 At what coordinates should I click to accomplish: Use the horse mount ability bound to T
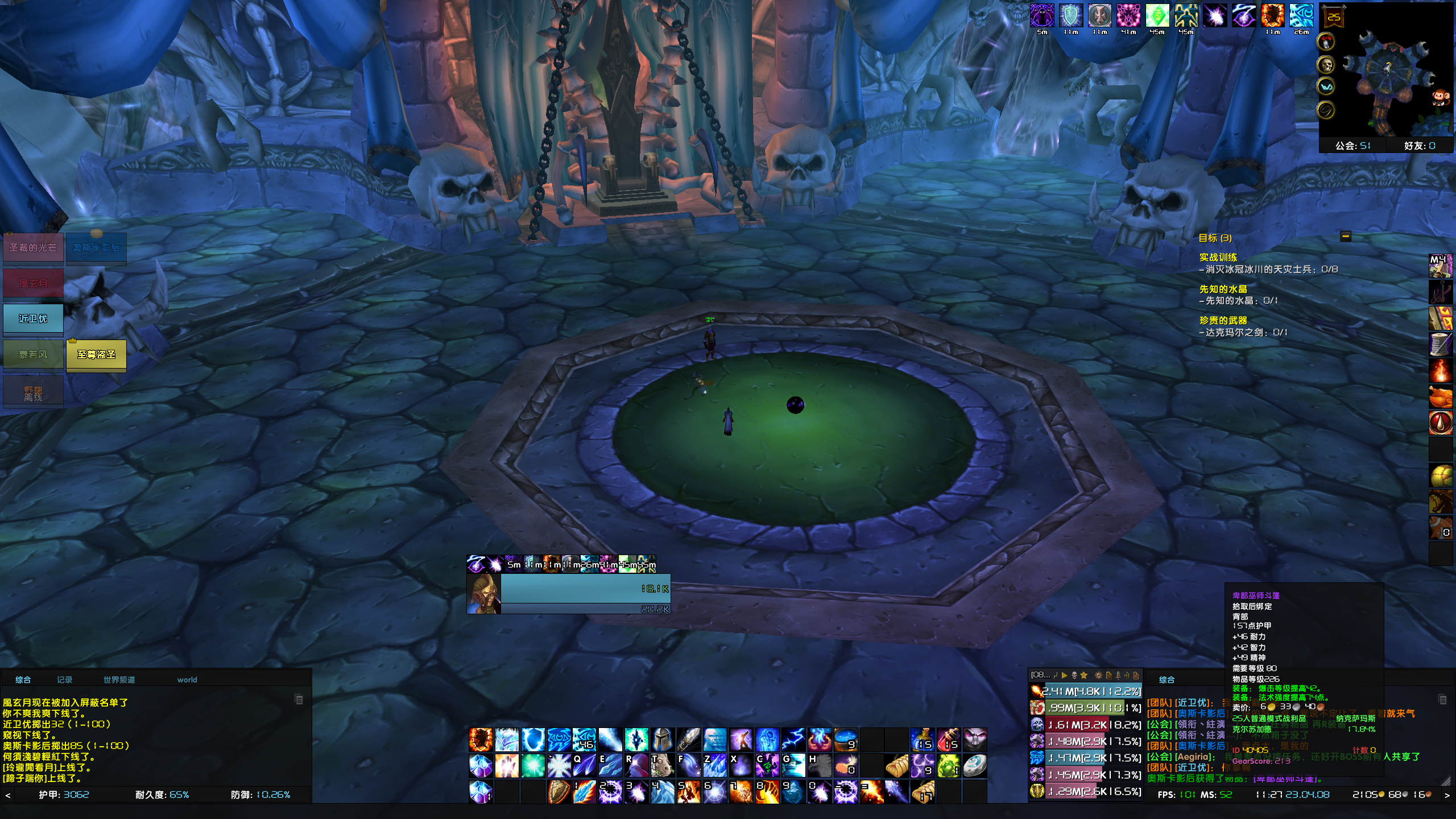(x=663, y=766)
